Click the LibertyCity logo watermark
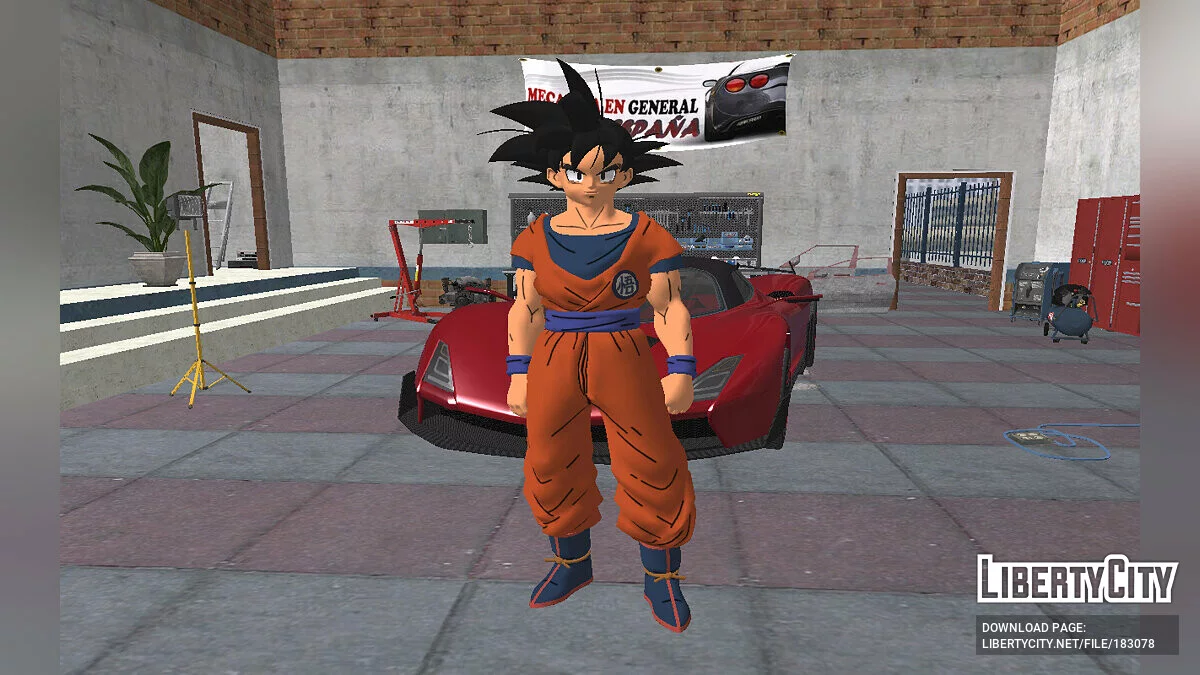Screen dimensions: 1200x675 point(1062,579)
